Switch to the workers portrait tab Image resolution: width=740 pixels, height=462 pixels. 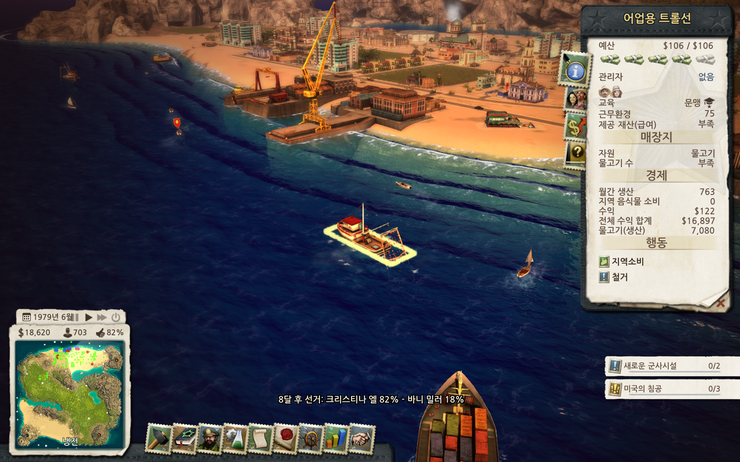pos(575,99)
